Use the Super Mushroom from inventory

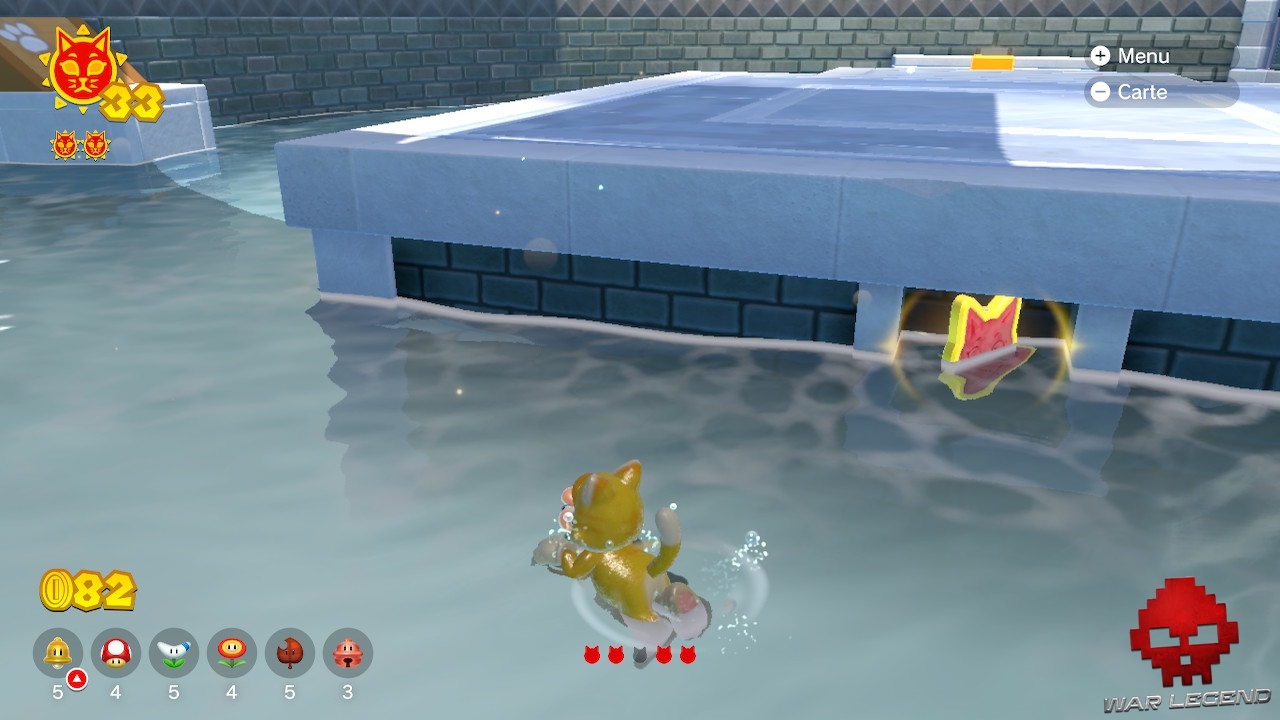115,650
